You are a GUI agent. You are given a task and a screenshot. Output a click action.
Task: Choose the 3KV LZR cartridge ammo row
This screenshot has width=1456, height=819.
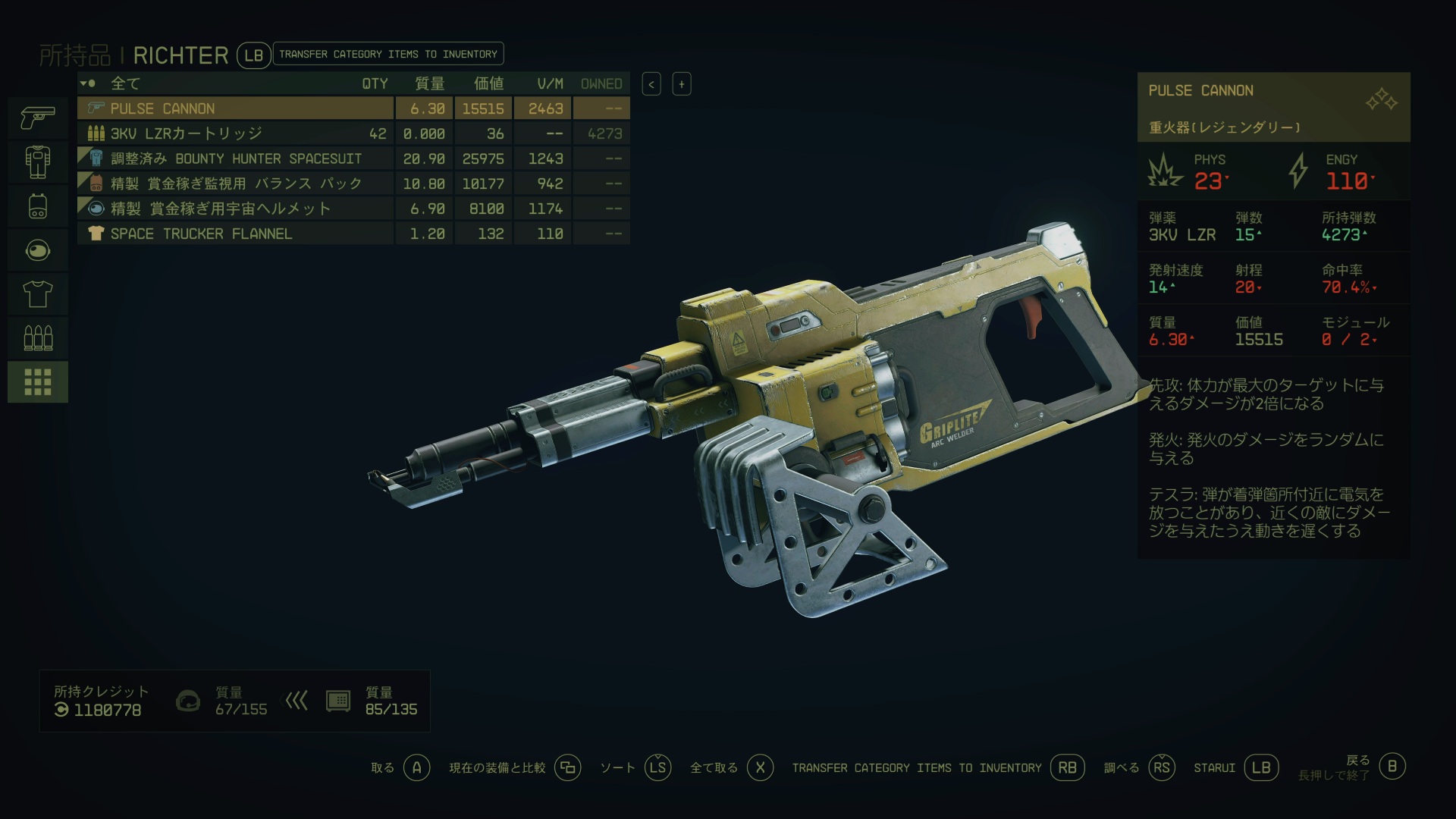(235, 133)
